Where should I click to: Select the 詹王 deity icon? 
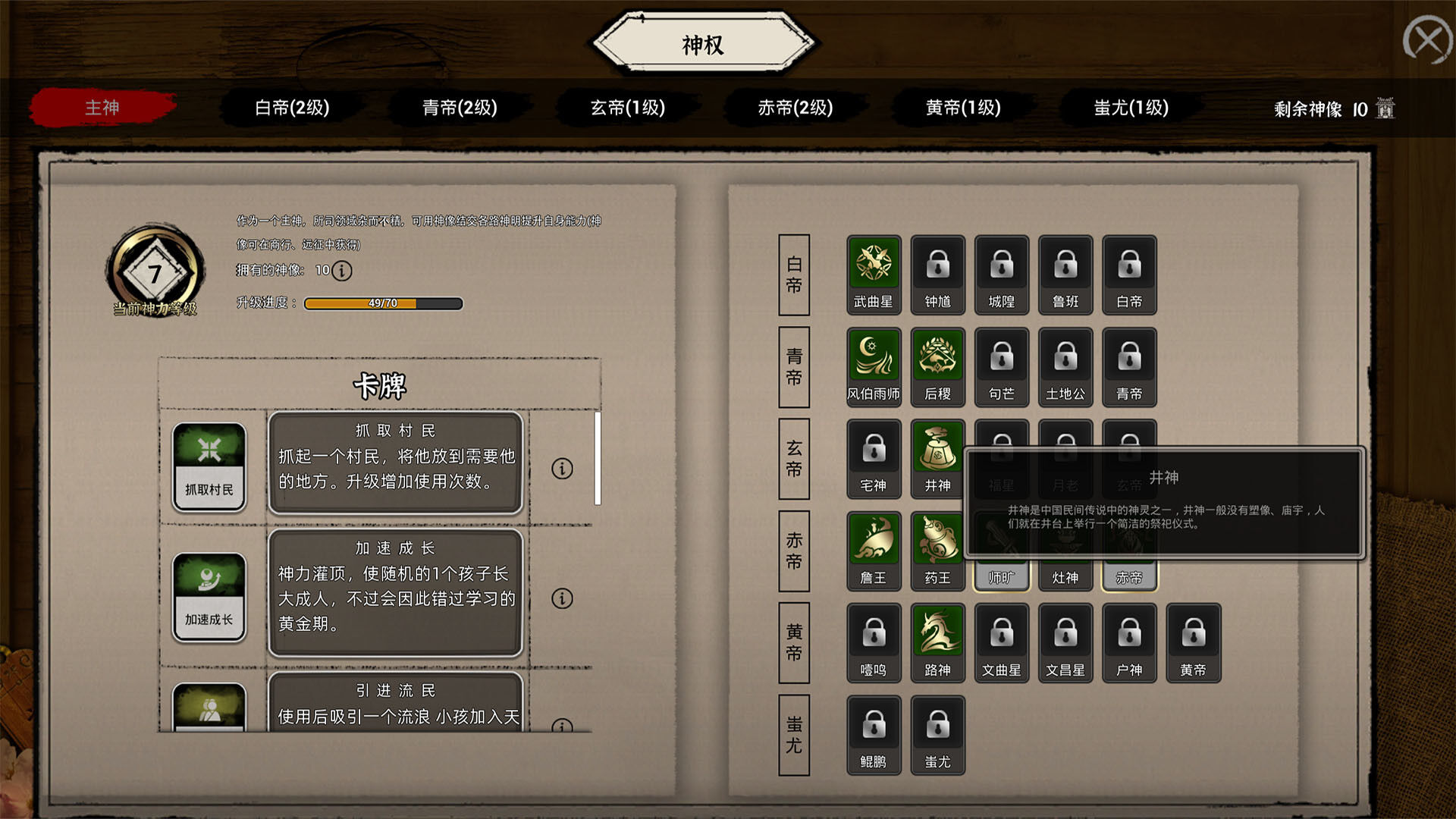pyautogui.click(x=874, y=541)
